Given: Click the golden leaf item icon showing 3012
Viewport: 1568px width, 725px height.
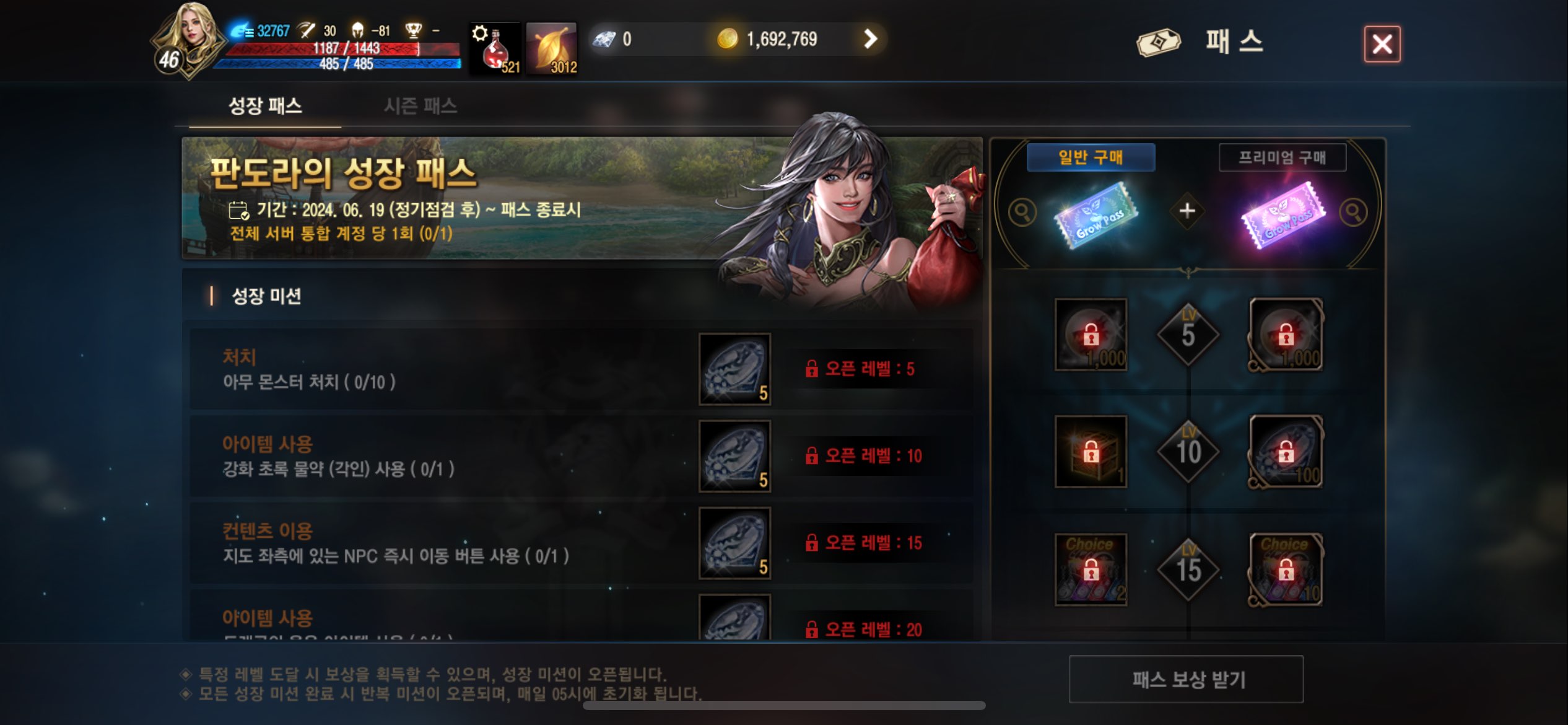Looking at the screenshot, I should (551, 48).
